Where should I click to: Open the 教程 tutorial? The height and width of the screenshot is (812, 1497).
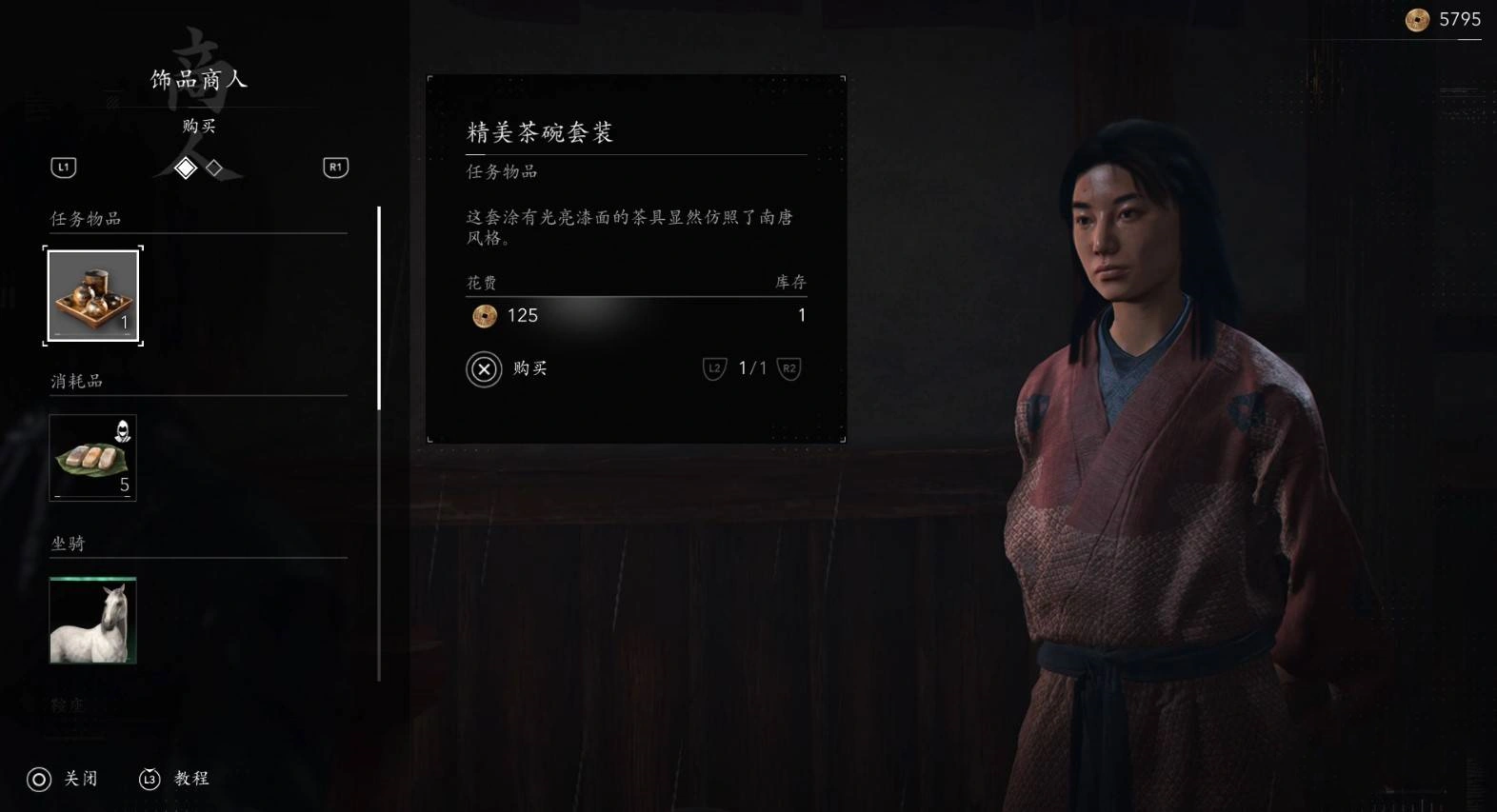click(x=190, y=779)
